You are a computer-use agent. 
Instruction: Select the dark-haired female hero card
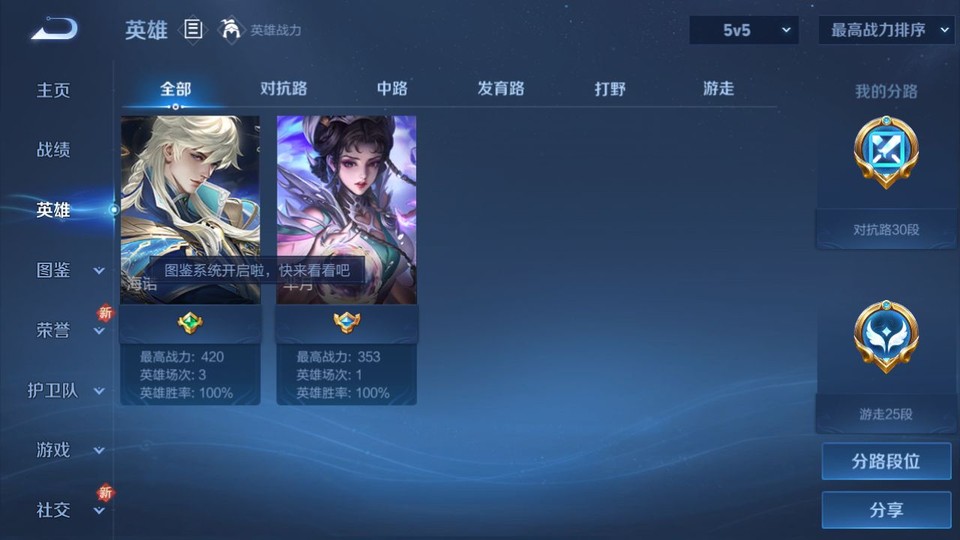coord(347,210)
